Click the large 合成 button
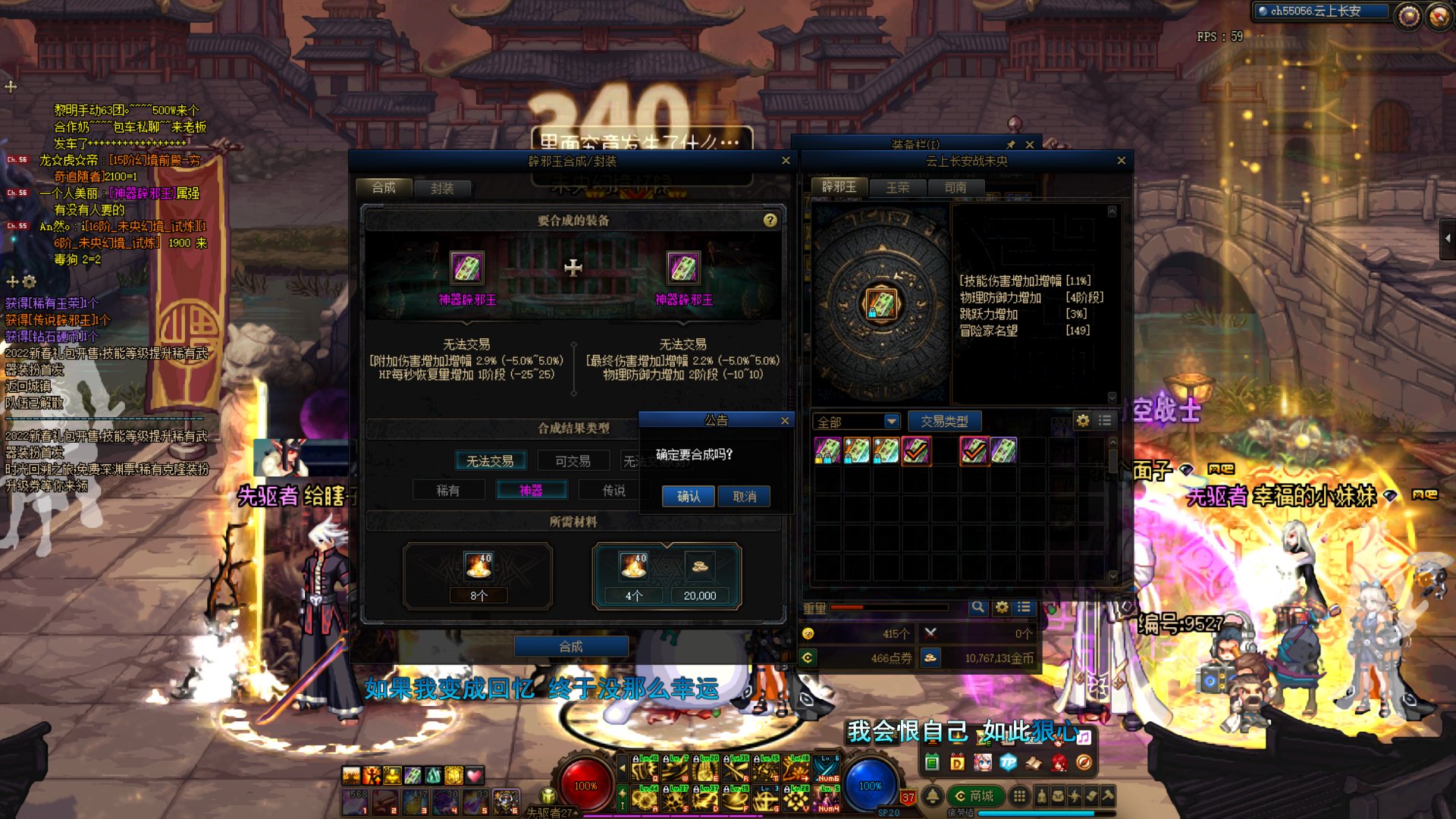 pos(571,646)
